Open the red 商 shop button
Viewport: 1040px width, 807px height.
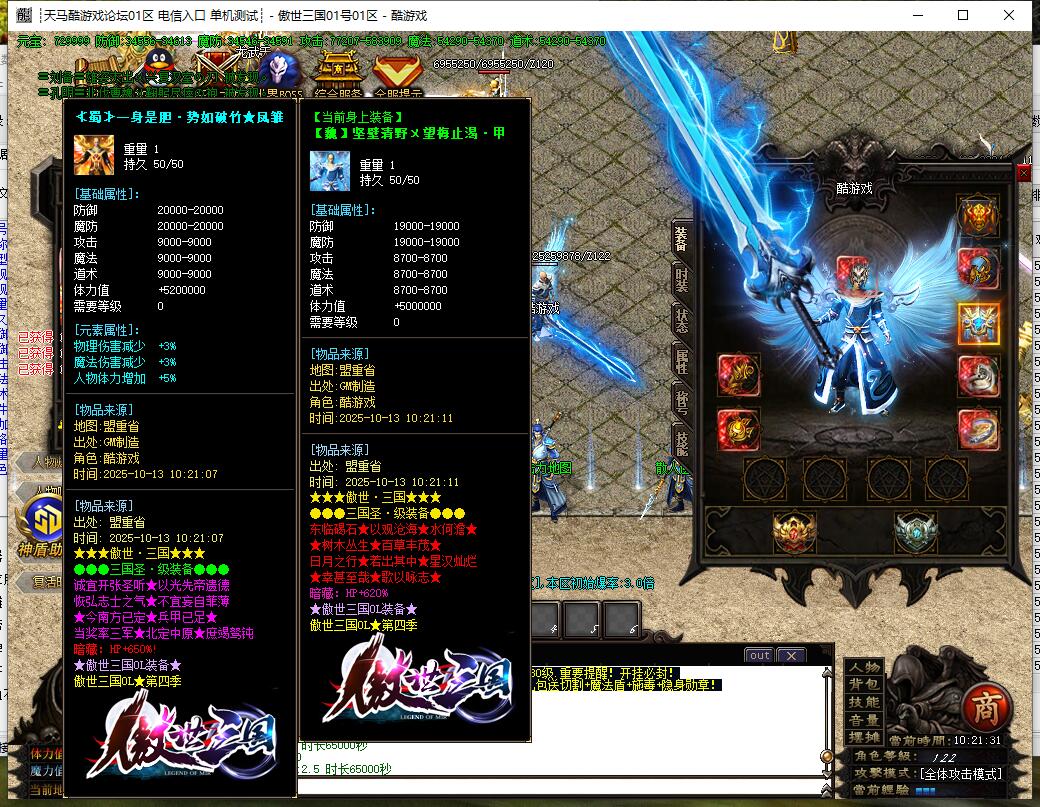click(x=986, y=707)
